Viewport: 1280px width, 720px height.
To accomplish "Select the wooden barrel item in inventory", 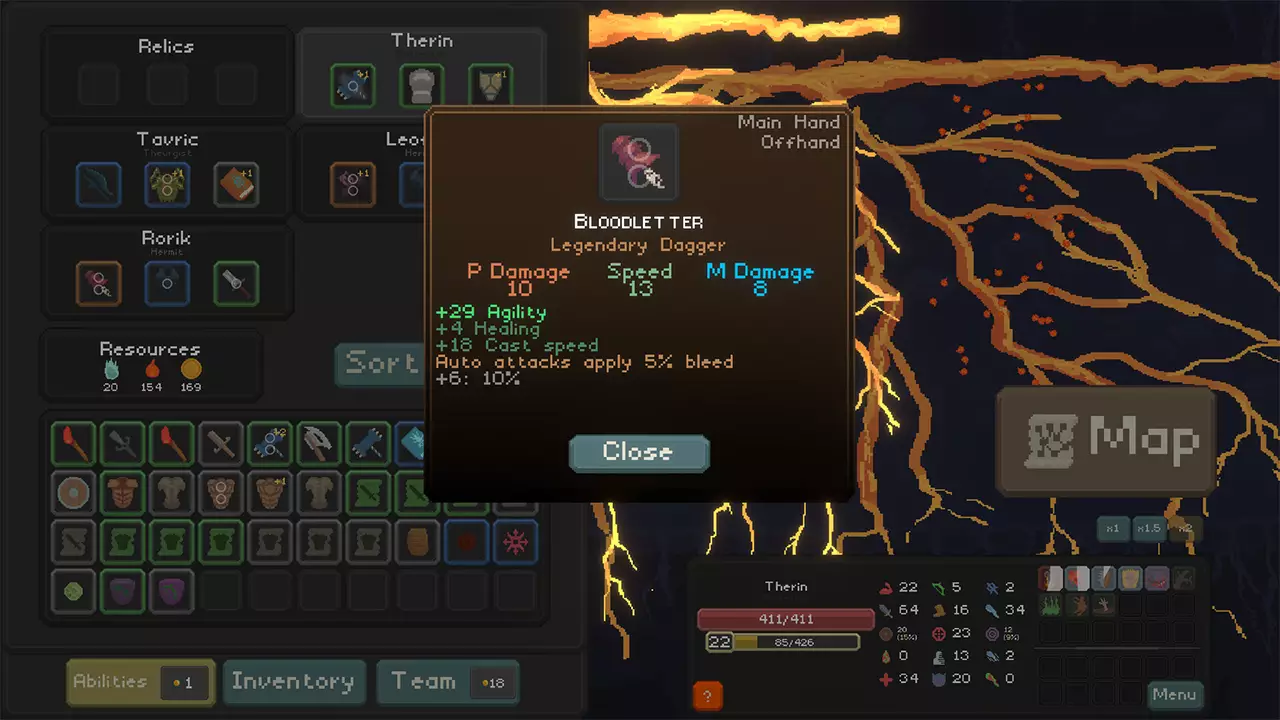I will click(x=416, y=542).
